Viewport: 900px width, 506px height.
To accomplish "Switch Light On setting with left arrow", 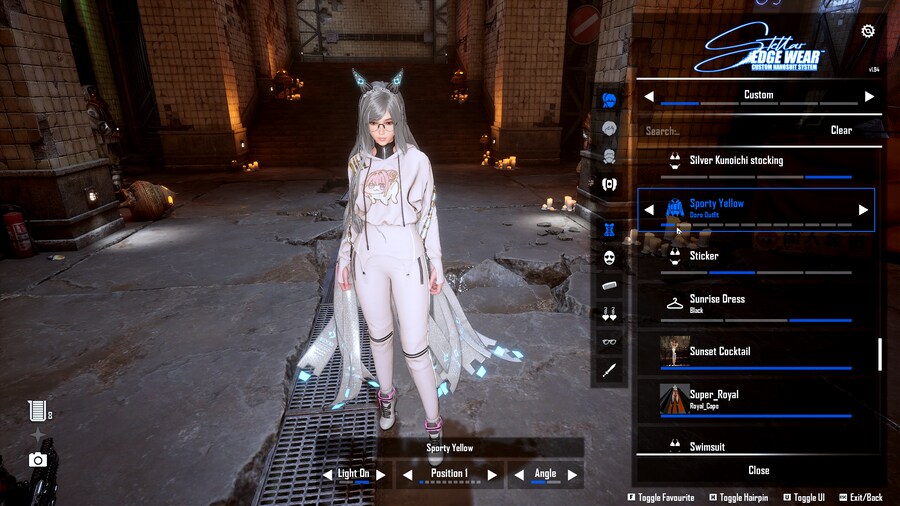I will point(328,474).
